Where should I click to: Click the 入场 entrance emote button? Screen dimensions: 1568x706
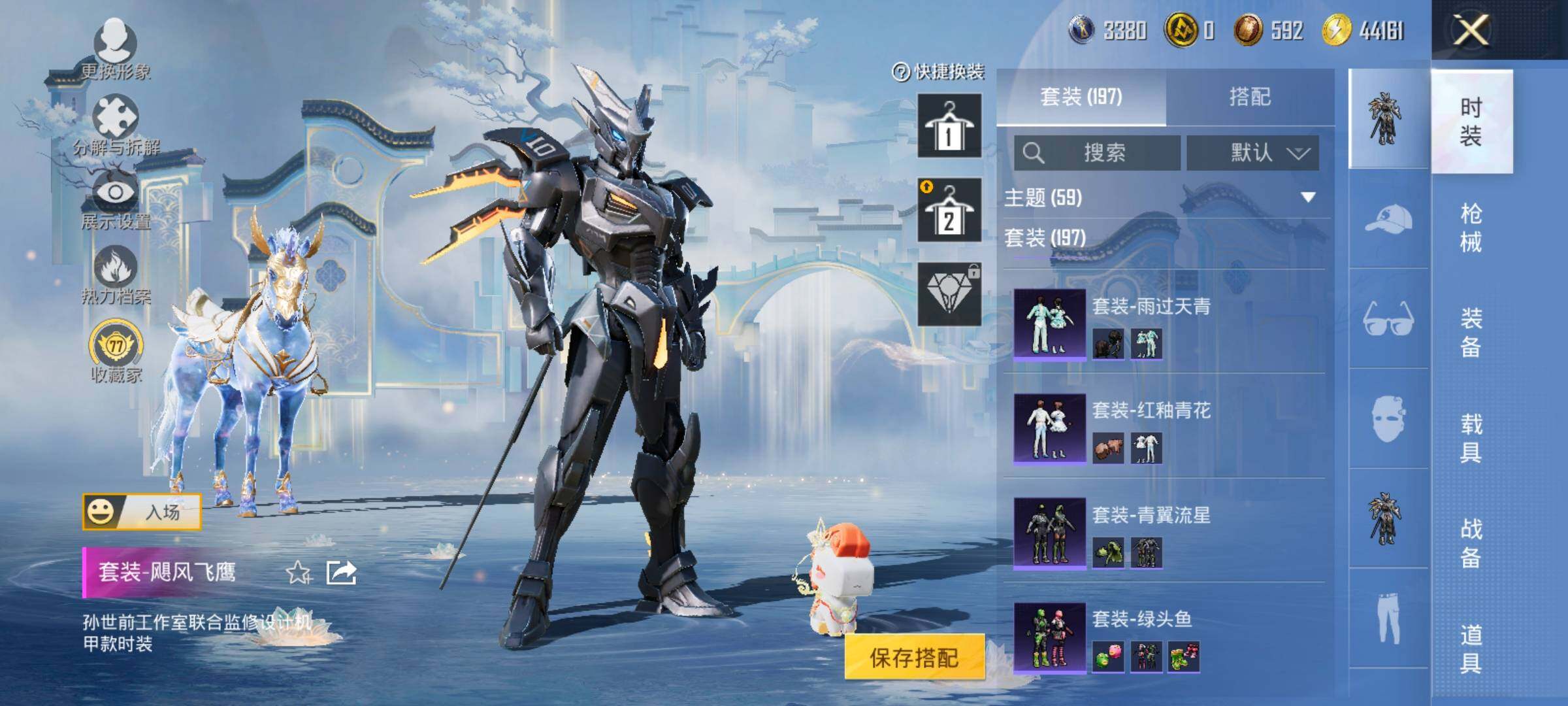[142, 511]
